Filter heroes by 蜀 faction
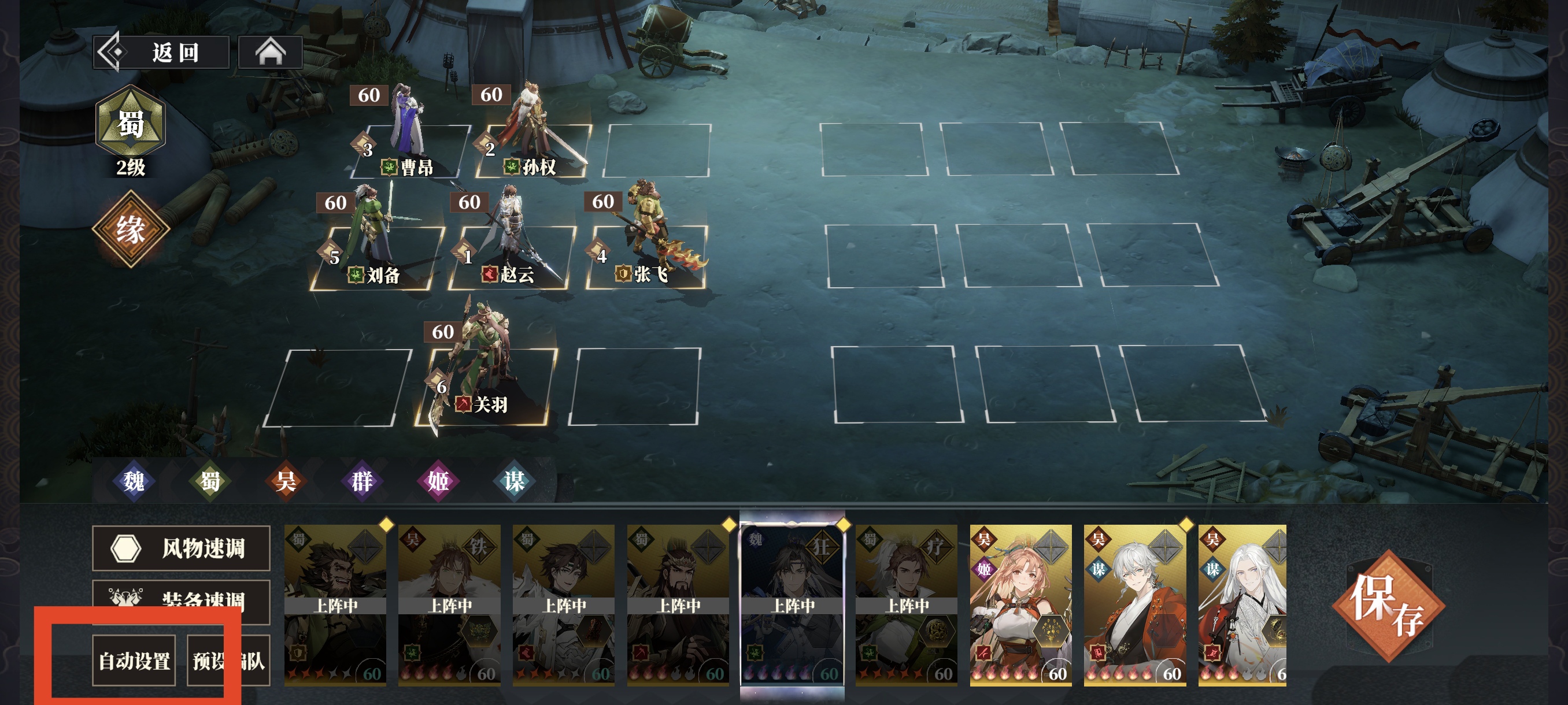Image resolution: width=1568 pixels, height=705 pixels. click(210, 481)
